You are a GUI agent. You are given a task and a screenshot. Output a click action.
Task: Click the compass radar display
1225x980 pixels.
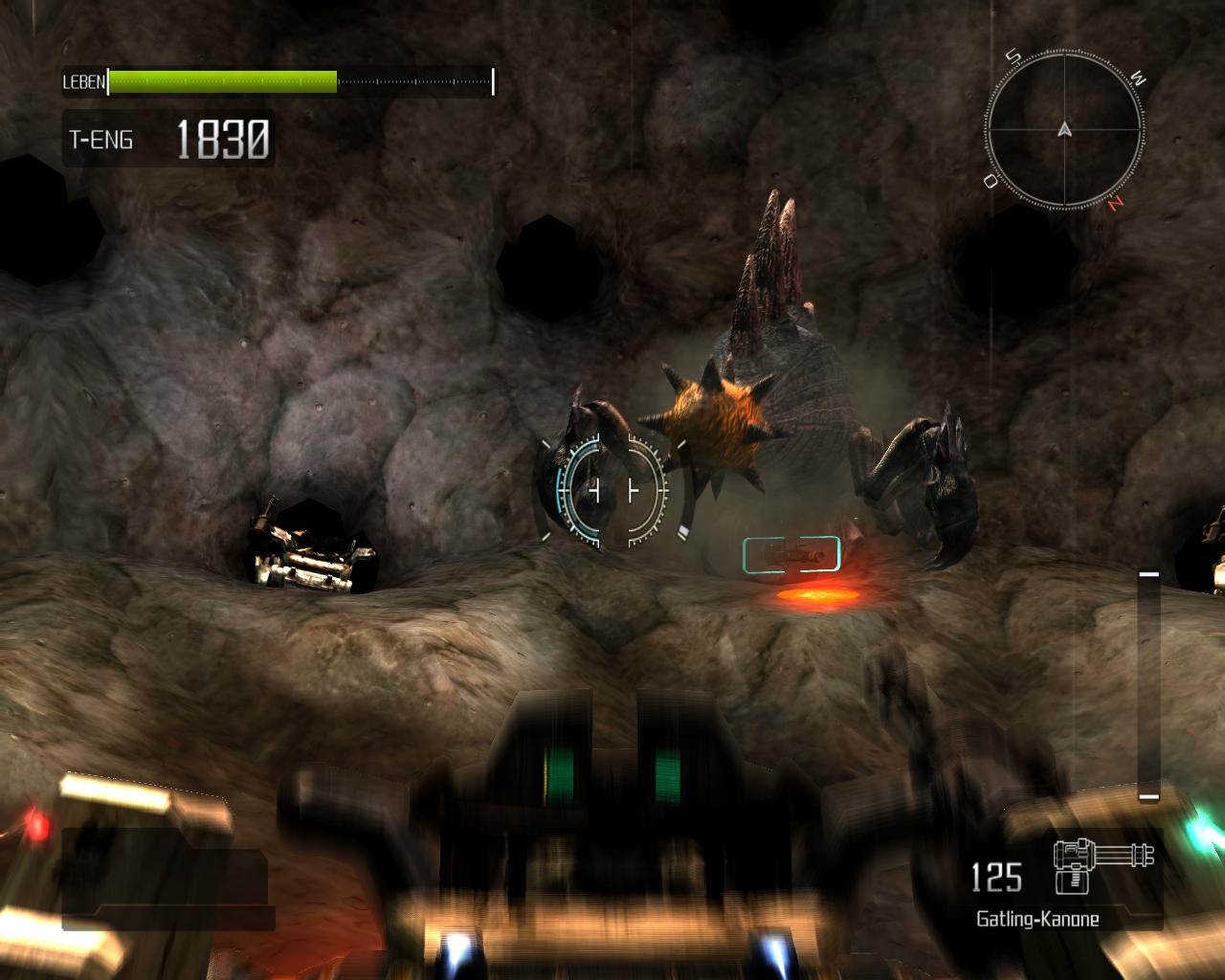pos(1064,129)
